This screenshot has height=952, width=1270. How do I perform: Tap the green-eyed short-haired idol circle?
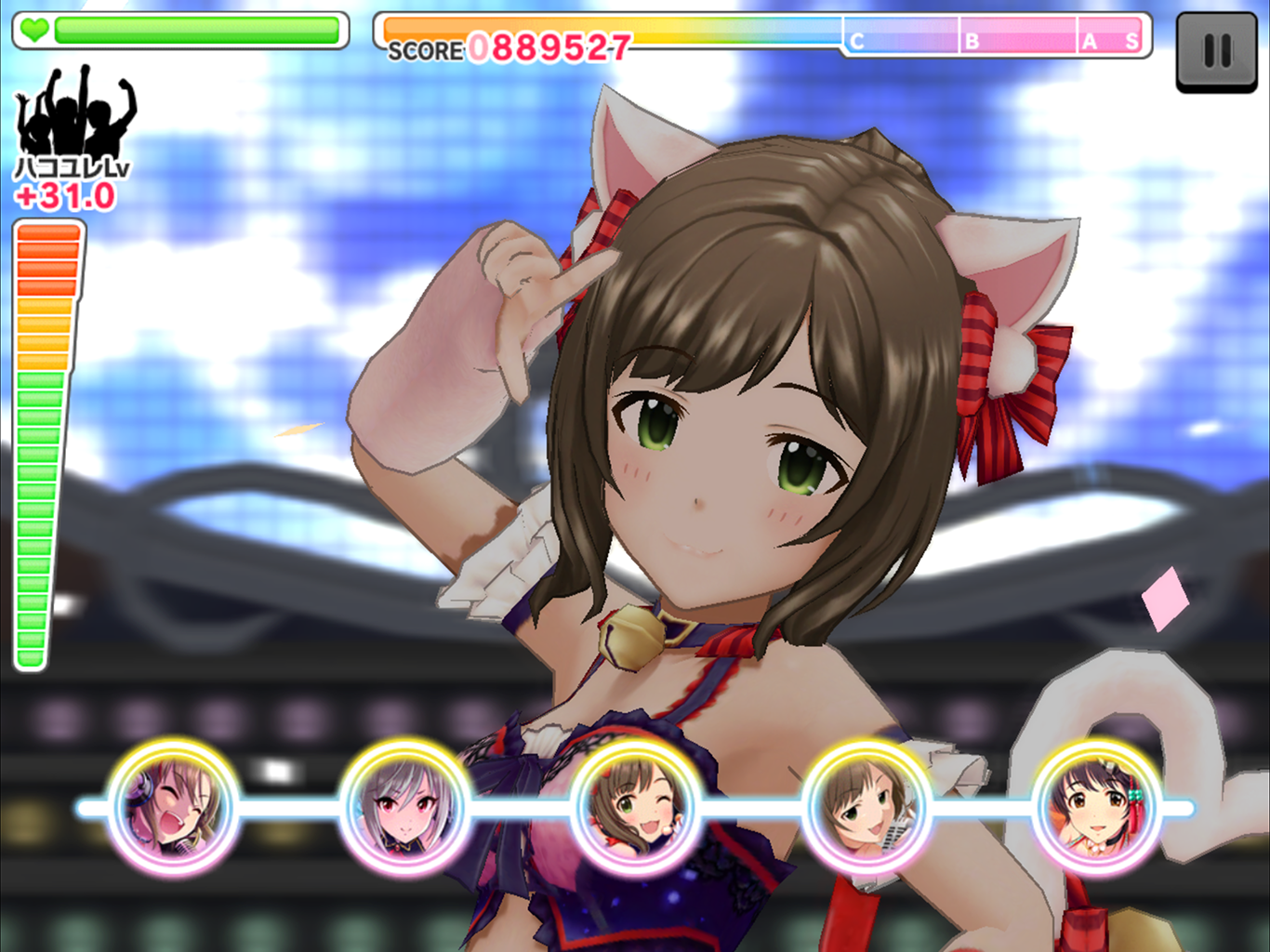[867, 806]
